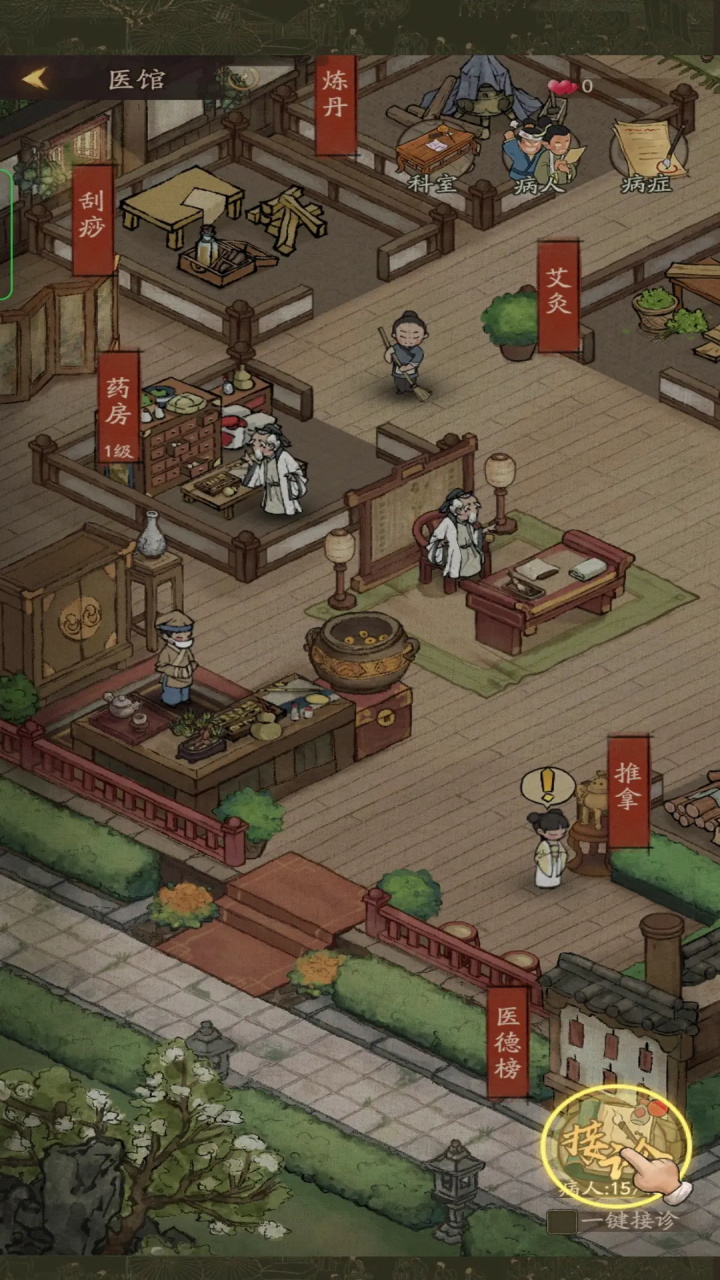Go back using the yellow arrow
Screen dimensions: 720x1280
click(36, 79)
